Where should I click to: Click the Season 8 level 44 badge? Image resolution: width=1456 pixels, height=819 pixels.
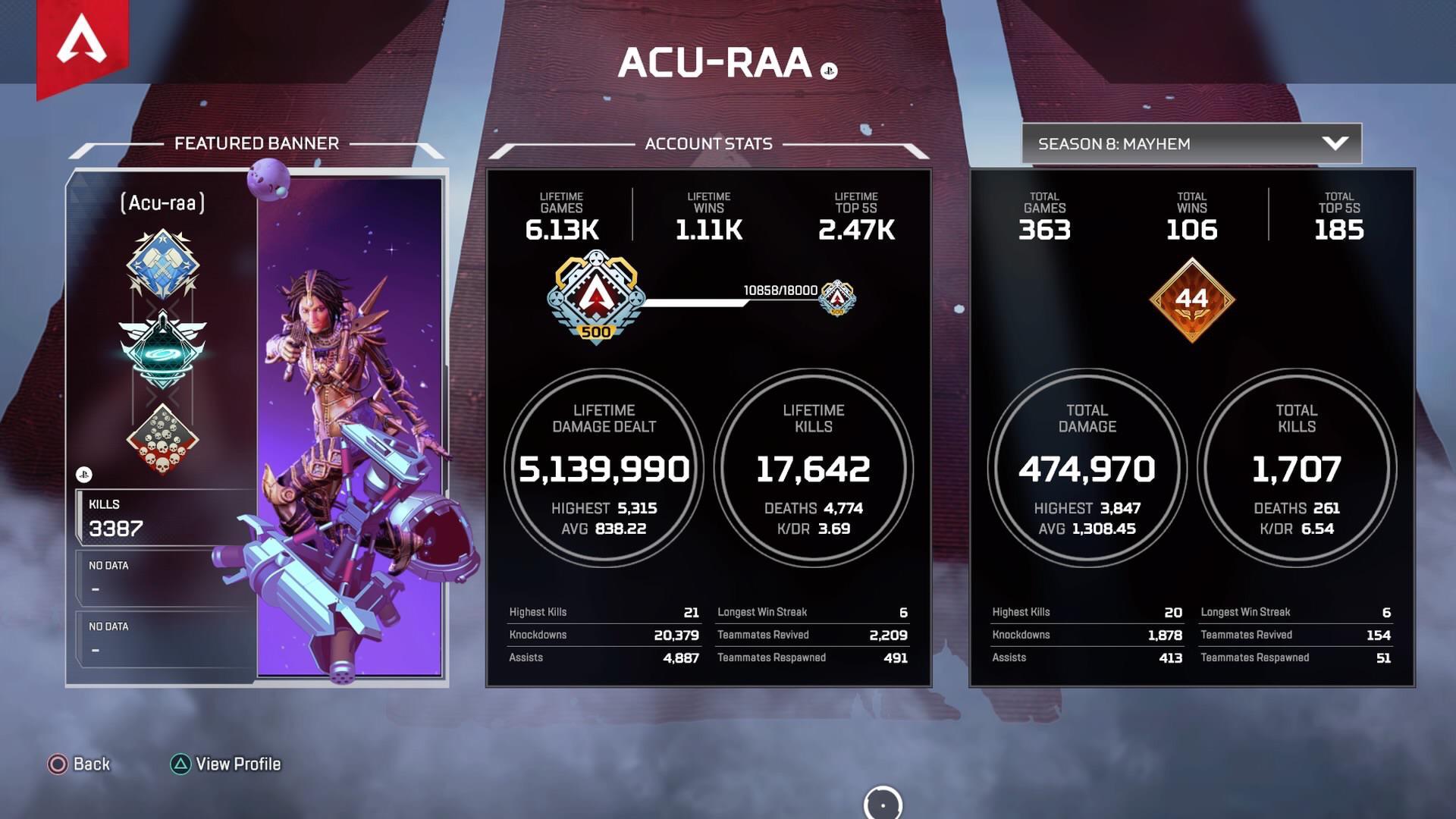(x=1192, y=302)
